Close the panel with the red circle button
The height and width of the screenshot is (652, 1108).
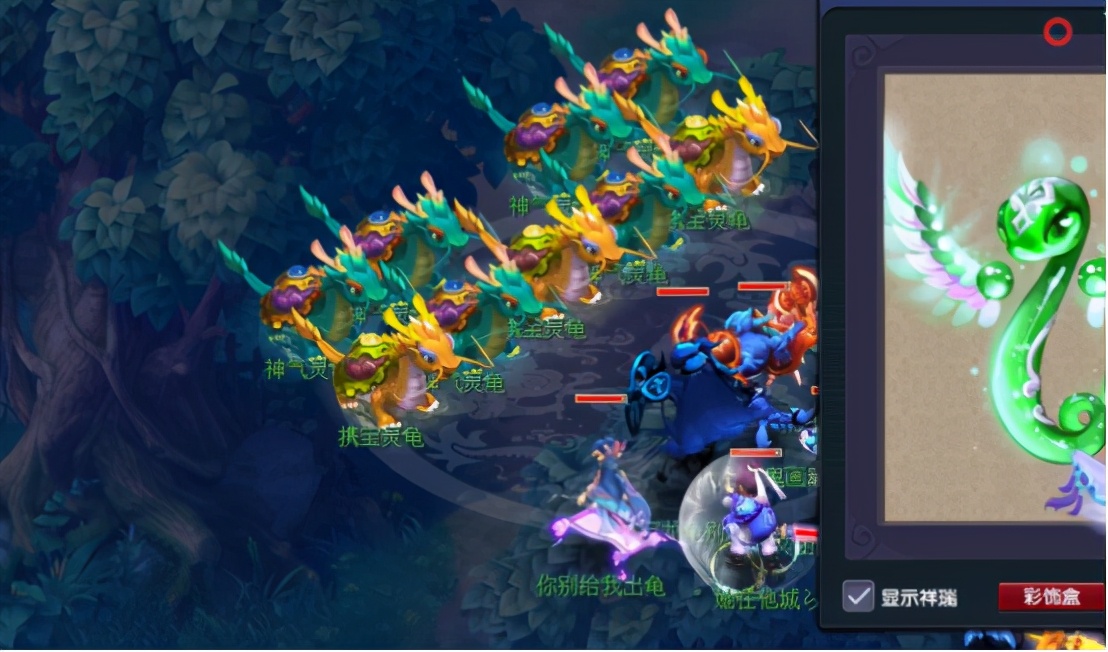click(1057, 33)
